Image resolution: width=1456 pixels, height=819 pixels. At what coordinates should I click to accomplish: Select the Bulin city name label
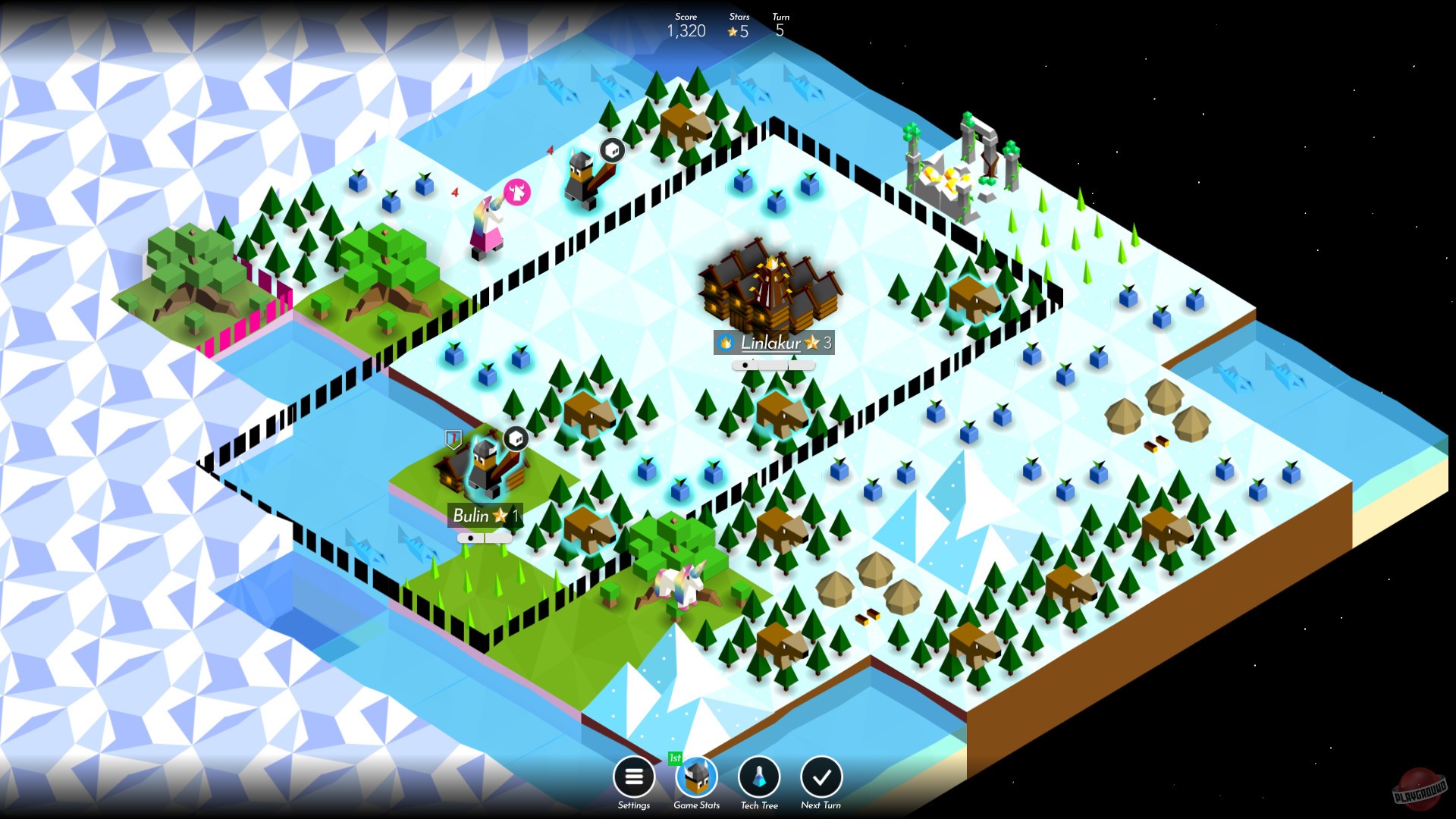[484, 516]
